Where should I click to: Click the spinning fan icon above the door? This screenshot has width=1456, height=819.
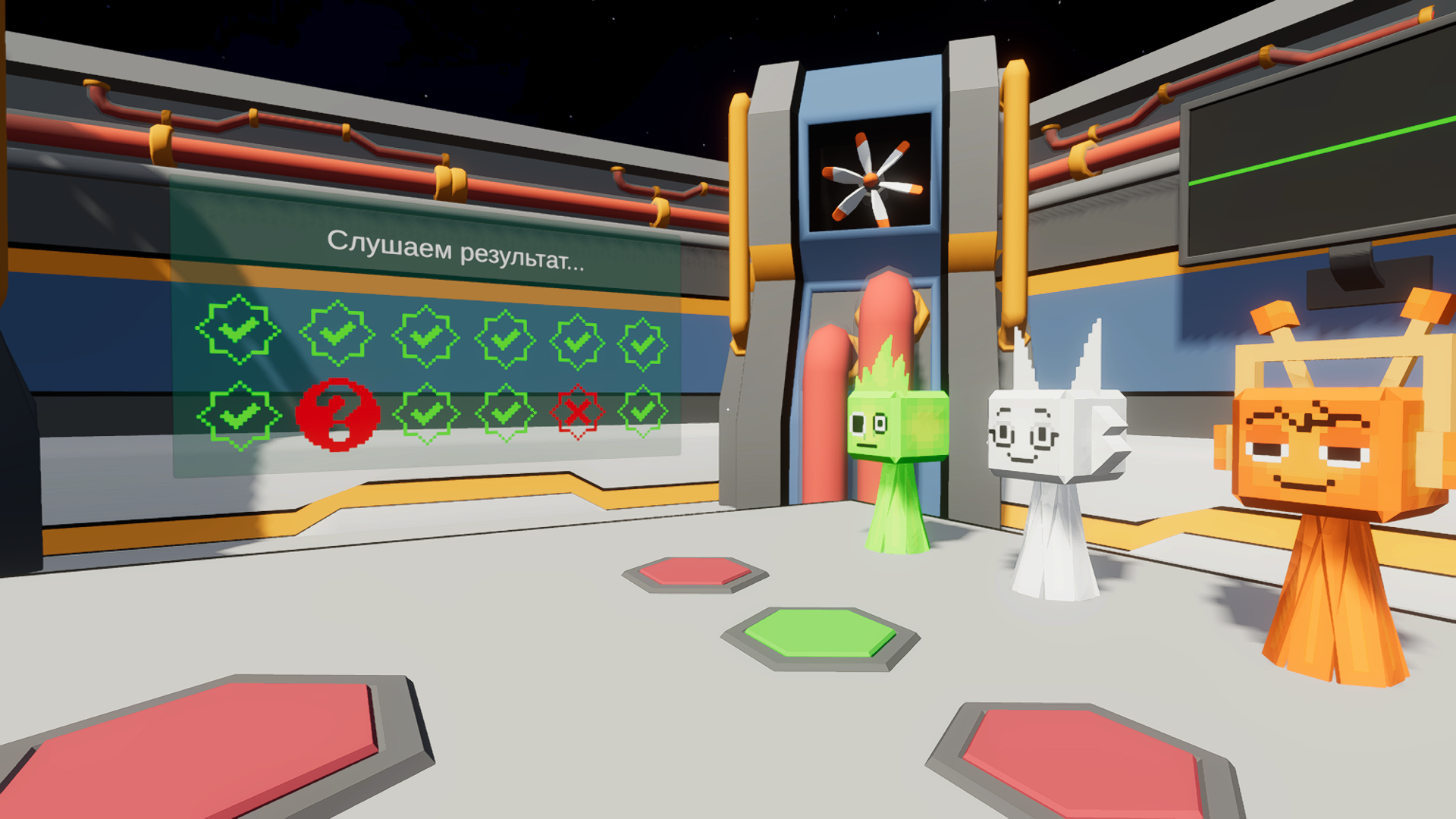tap(872, 178)
